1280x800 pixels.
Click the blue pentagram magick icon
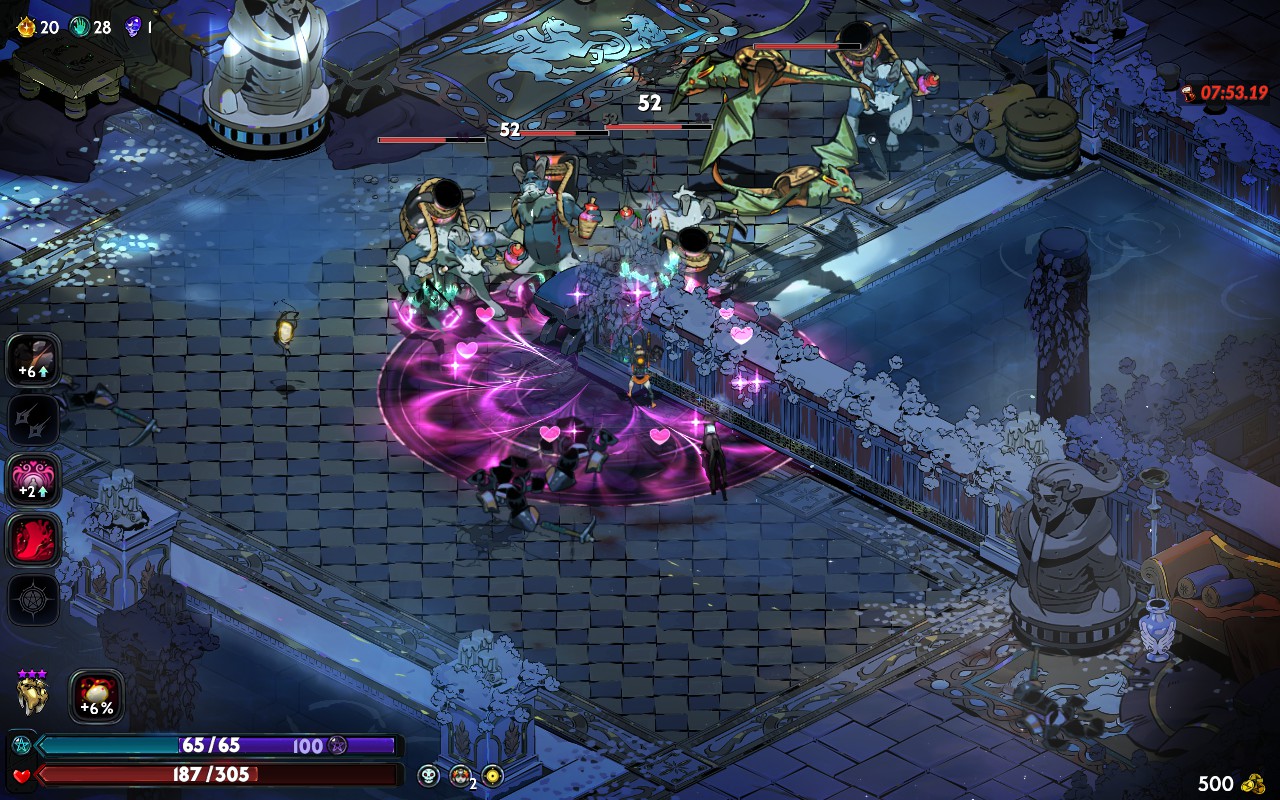[21, 745]
